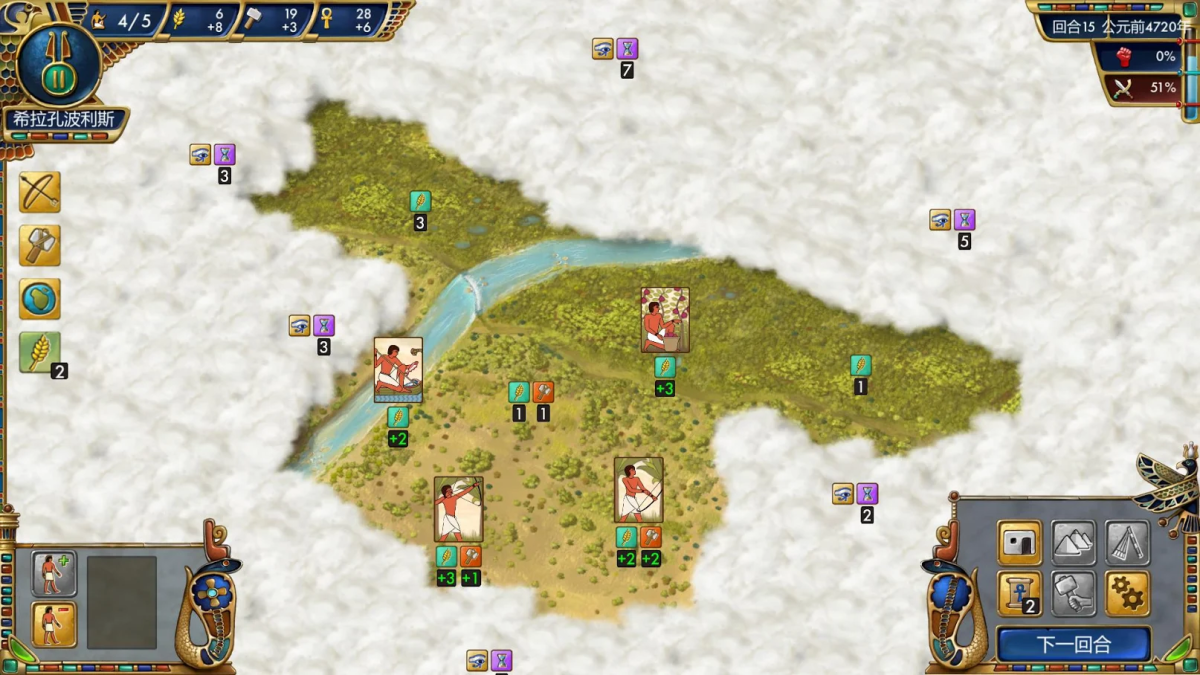Screen dimensions: 1200x675
Task: End the turn with 下一回合
Action: [x=1073, y=644]
